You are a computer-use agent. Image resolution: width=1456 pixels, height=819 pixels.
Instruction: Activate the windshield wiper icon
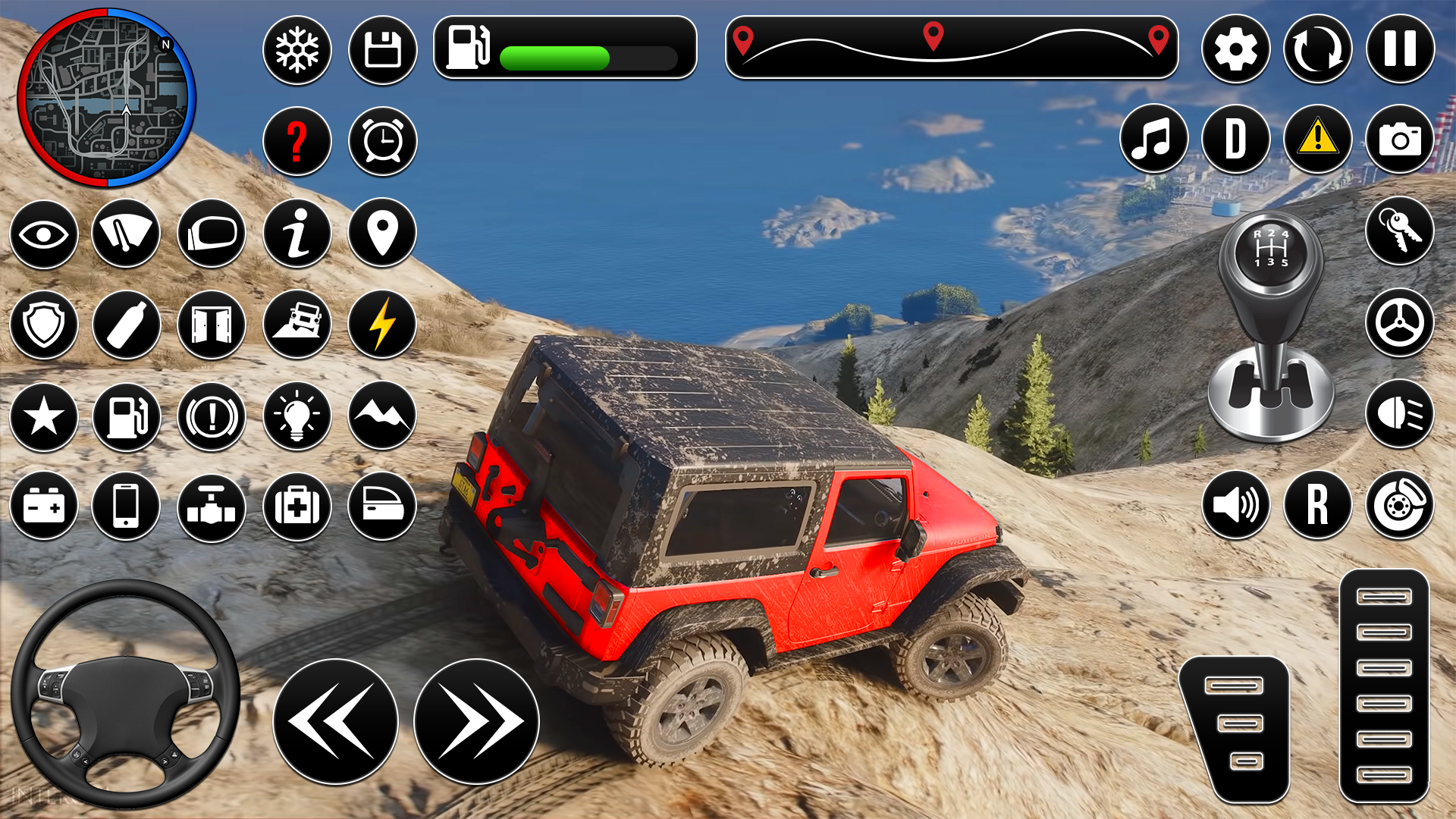pyautogui.click(x=126, y=234)
